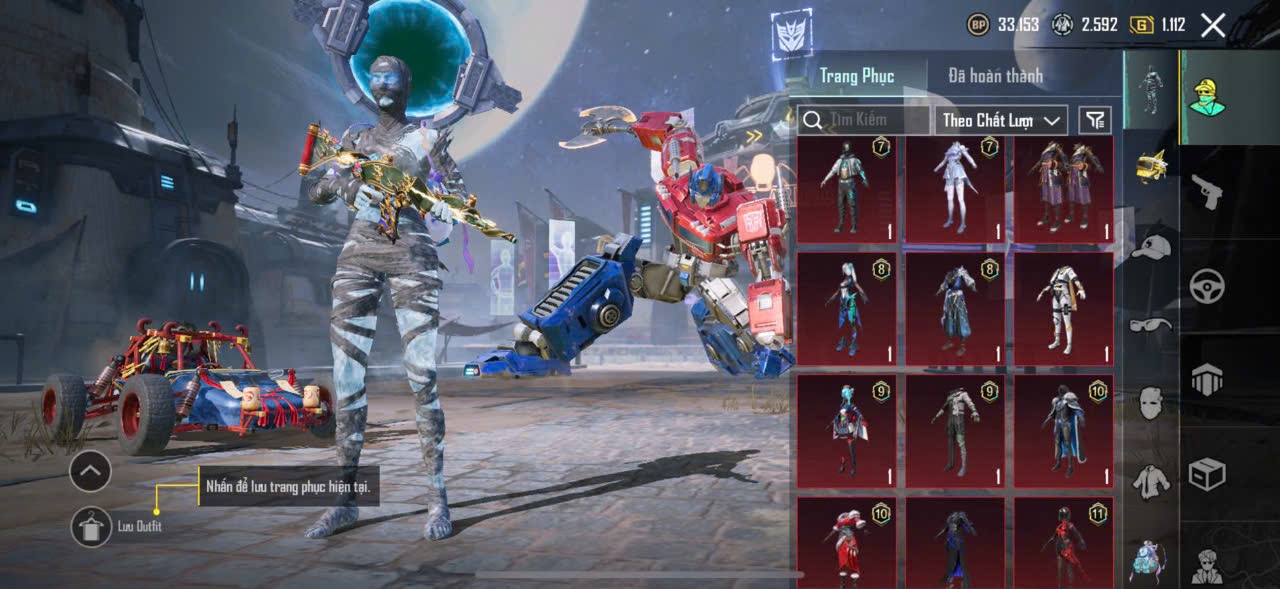Click the Tìm Kiếm search field

coord(864,120)
